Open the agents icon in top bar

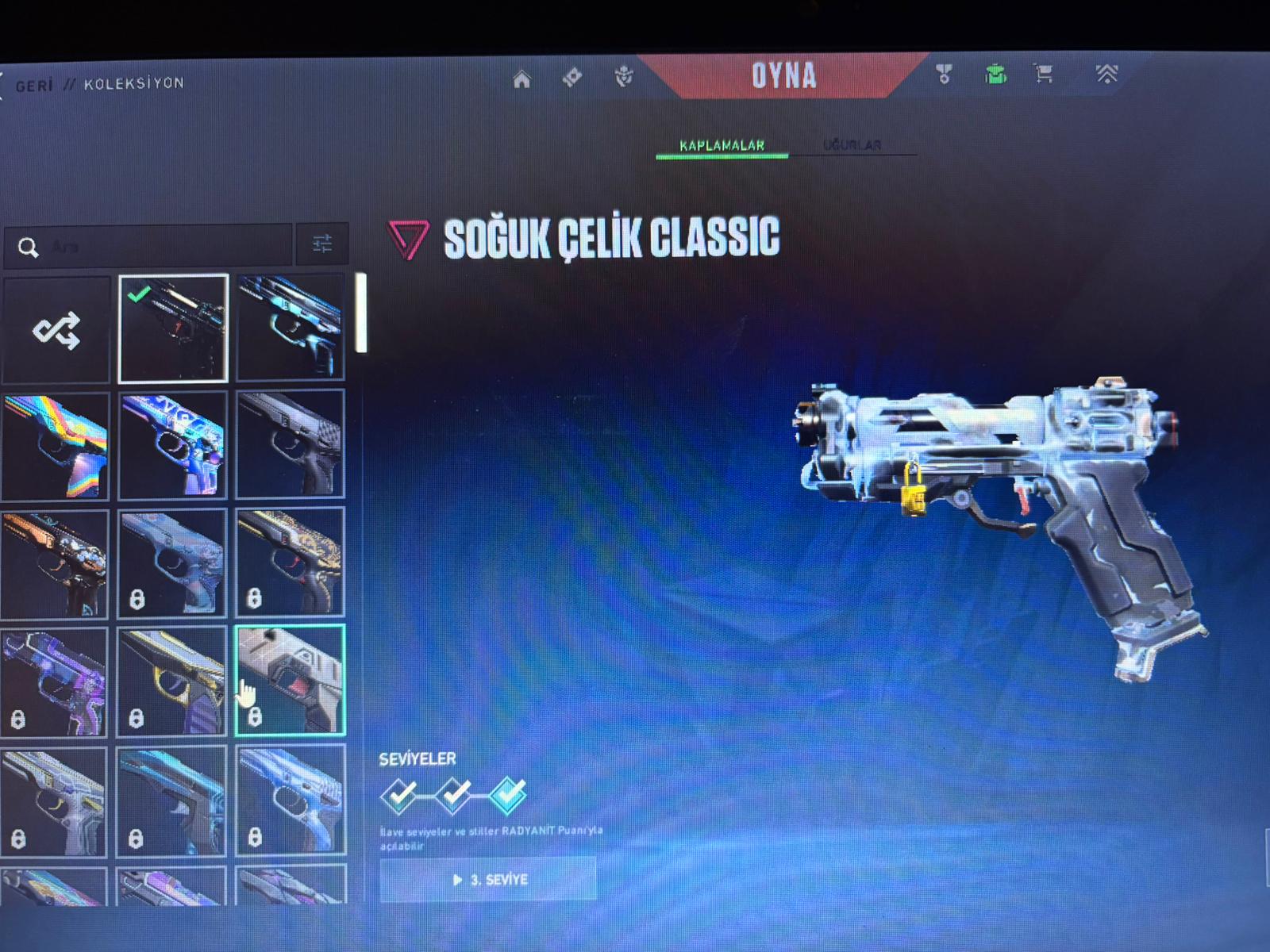624,77
